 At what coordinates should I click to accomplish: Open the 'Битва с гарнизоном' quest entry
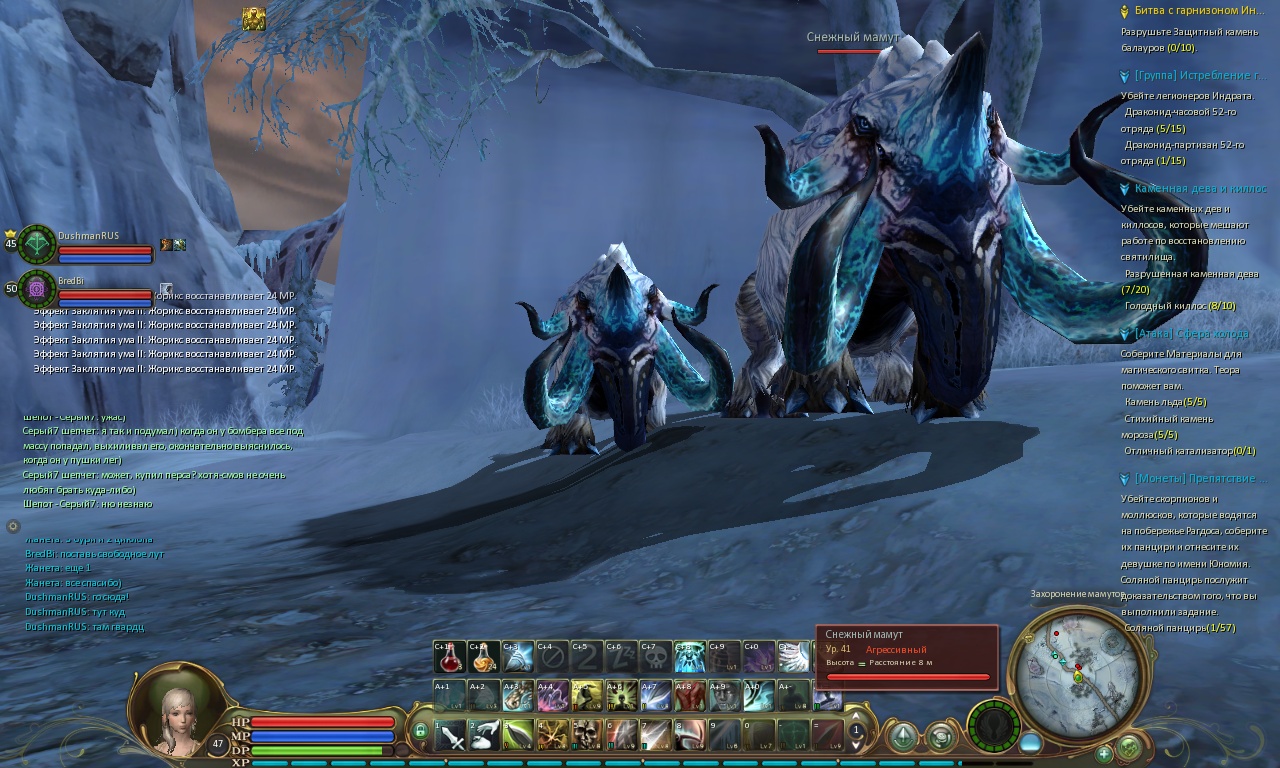[1198, 10]
